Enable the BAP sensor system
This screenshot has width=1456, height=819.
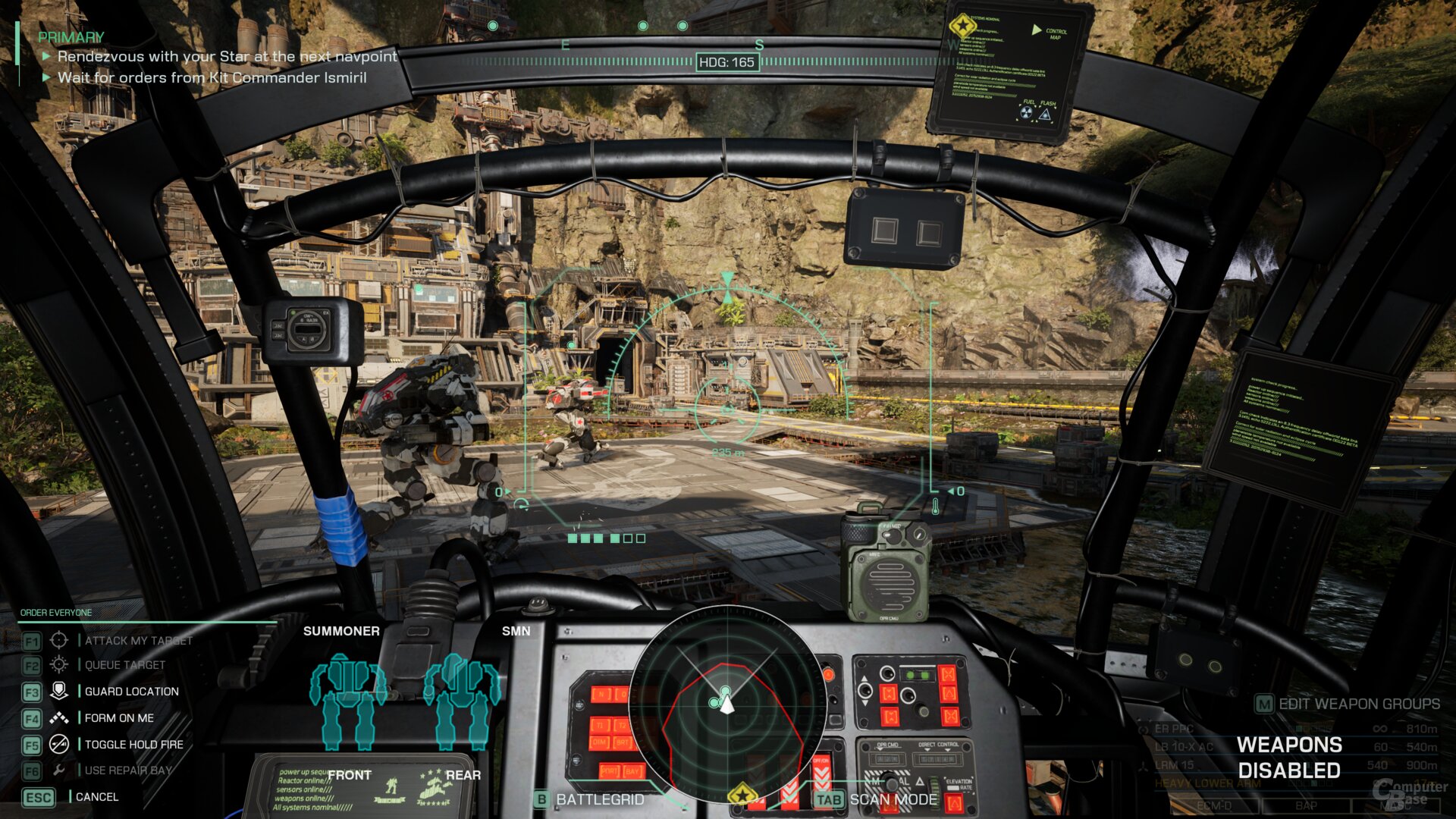1306,805
